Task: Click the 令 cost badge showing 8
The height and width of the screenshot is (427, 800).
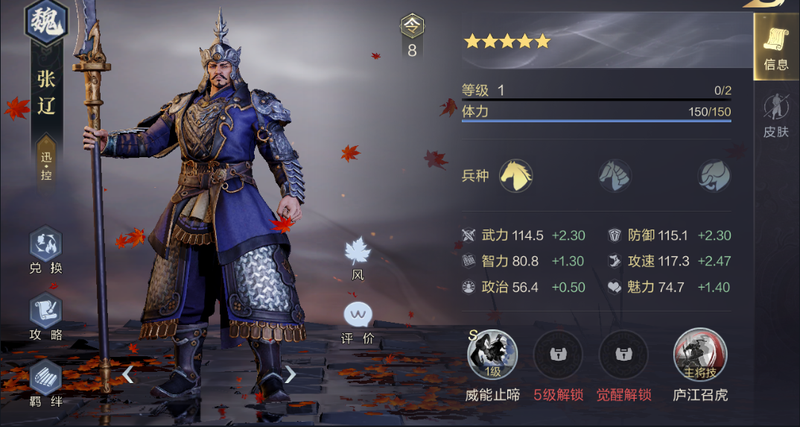Action: [x=412, y=36]
